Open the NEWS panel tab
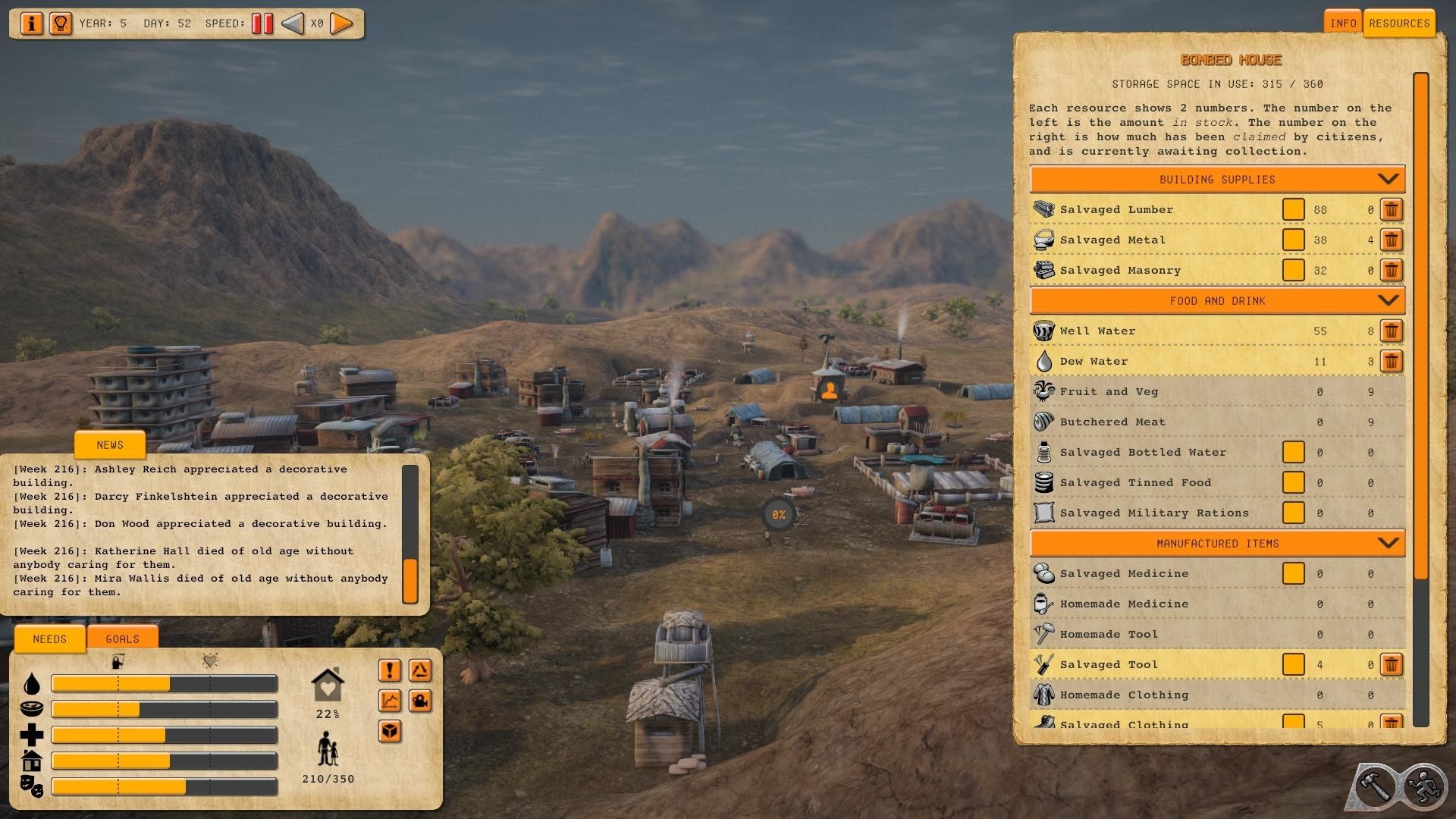Screen dimensions: 1456x819 tap(110, 445)
